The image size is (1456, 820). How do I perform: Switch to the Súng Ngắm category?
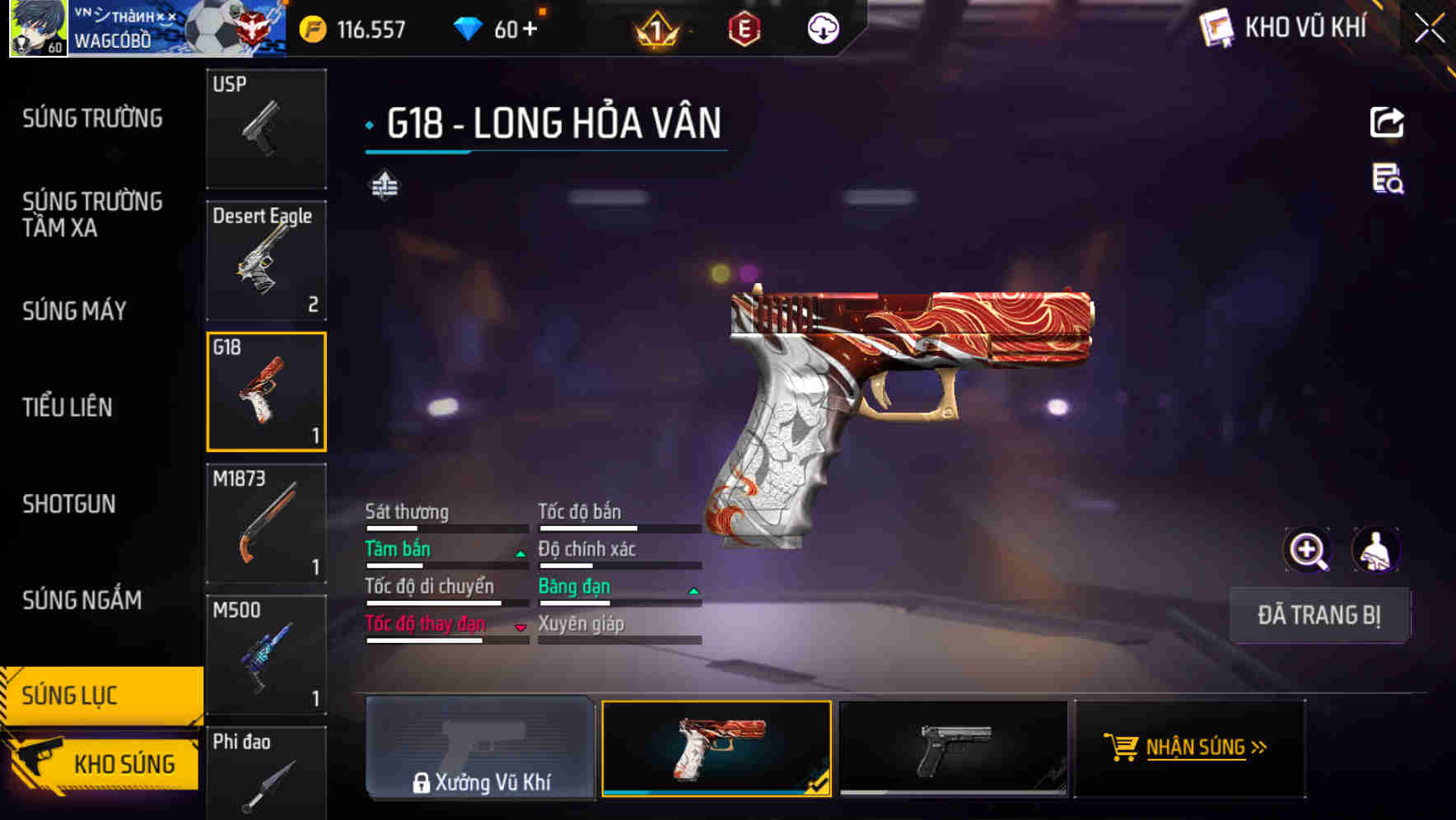tap(82, 600)
